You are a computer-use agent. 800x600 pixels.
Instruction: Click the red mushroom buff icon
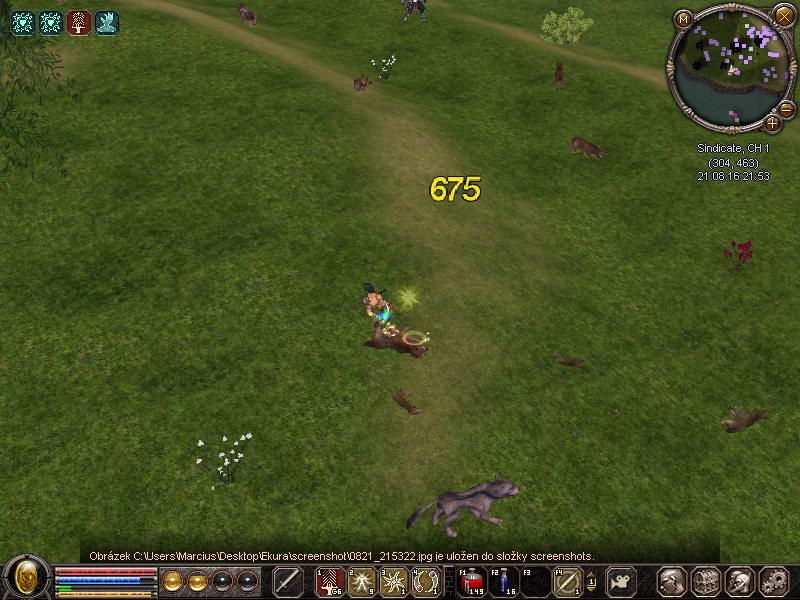[79, 23]
